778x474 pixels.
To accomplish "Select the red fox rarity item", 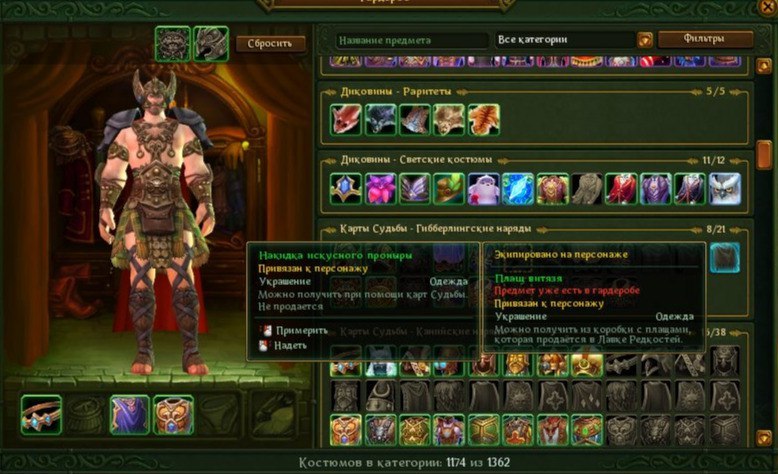I will [x=346, y=120].
